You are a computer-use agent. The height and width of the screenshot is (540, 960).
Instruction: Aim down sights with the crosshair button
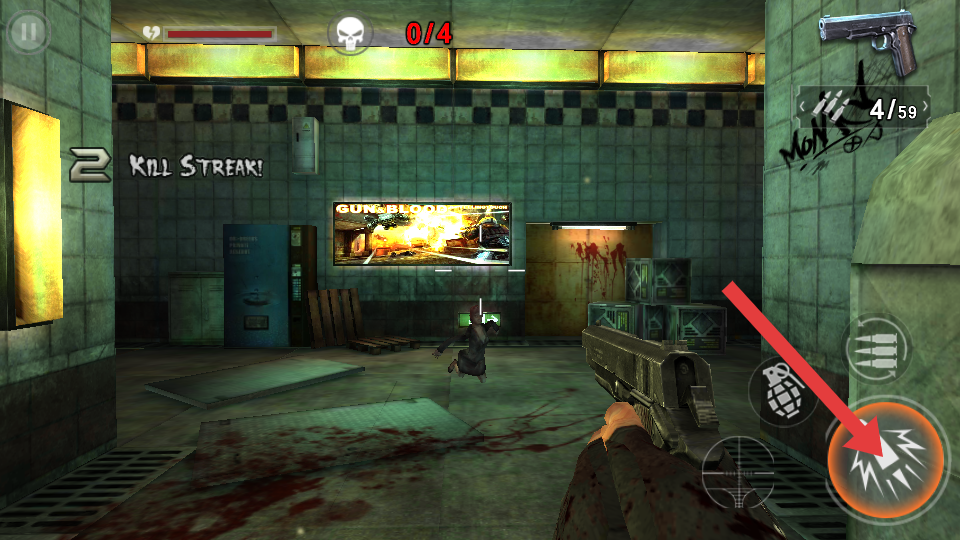[x=738, y=470]
